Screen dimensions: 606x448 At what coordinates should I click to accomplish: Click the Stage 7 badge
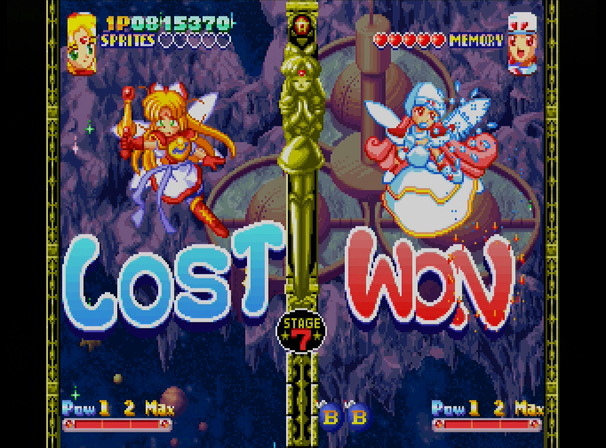coord(301,332)
